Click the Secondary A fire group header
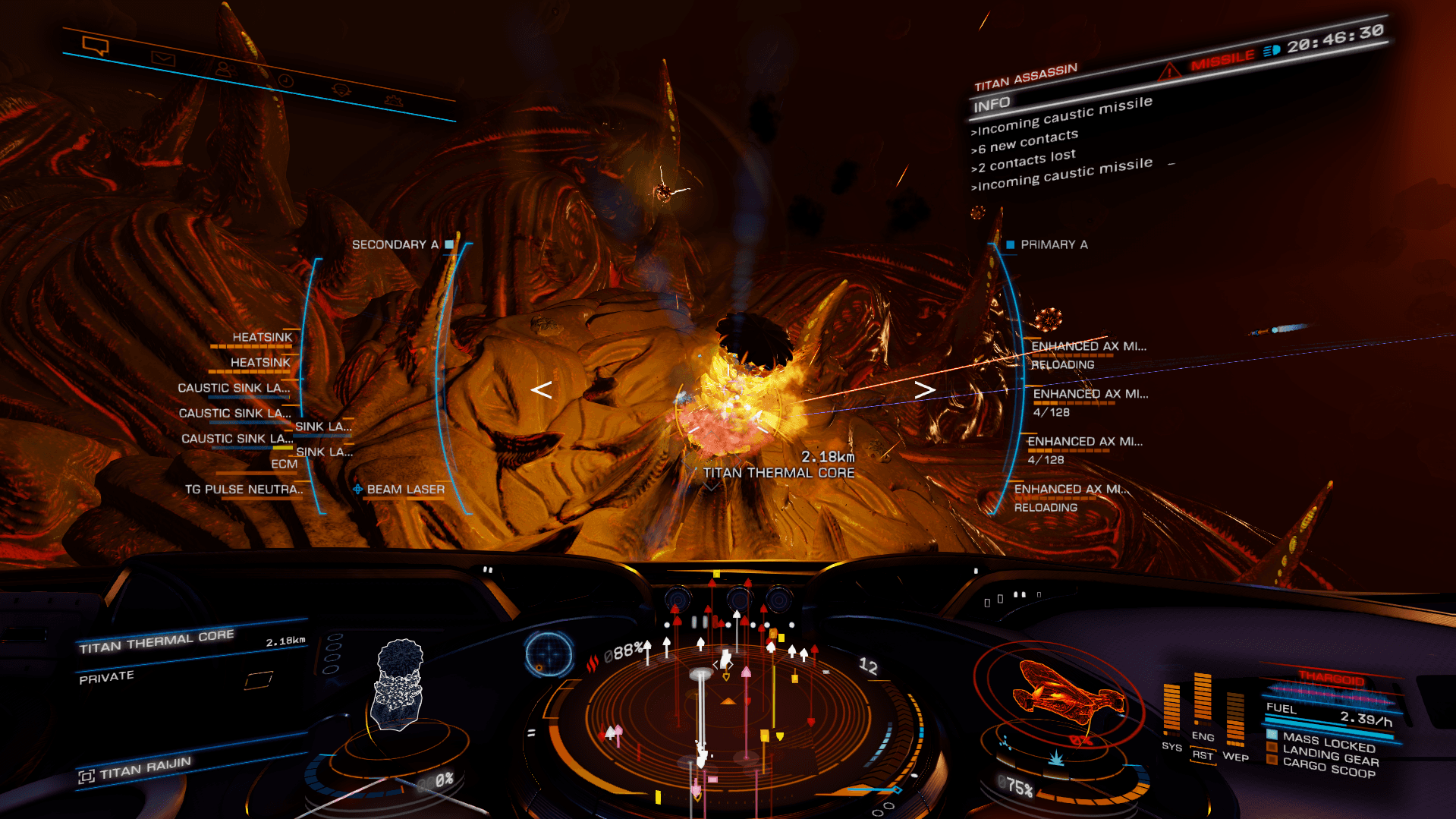This screenshot has width=1456, height=819. [395, 244]
